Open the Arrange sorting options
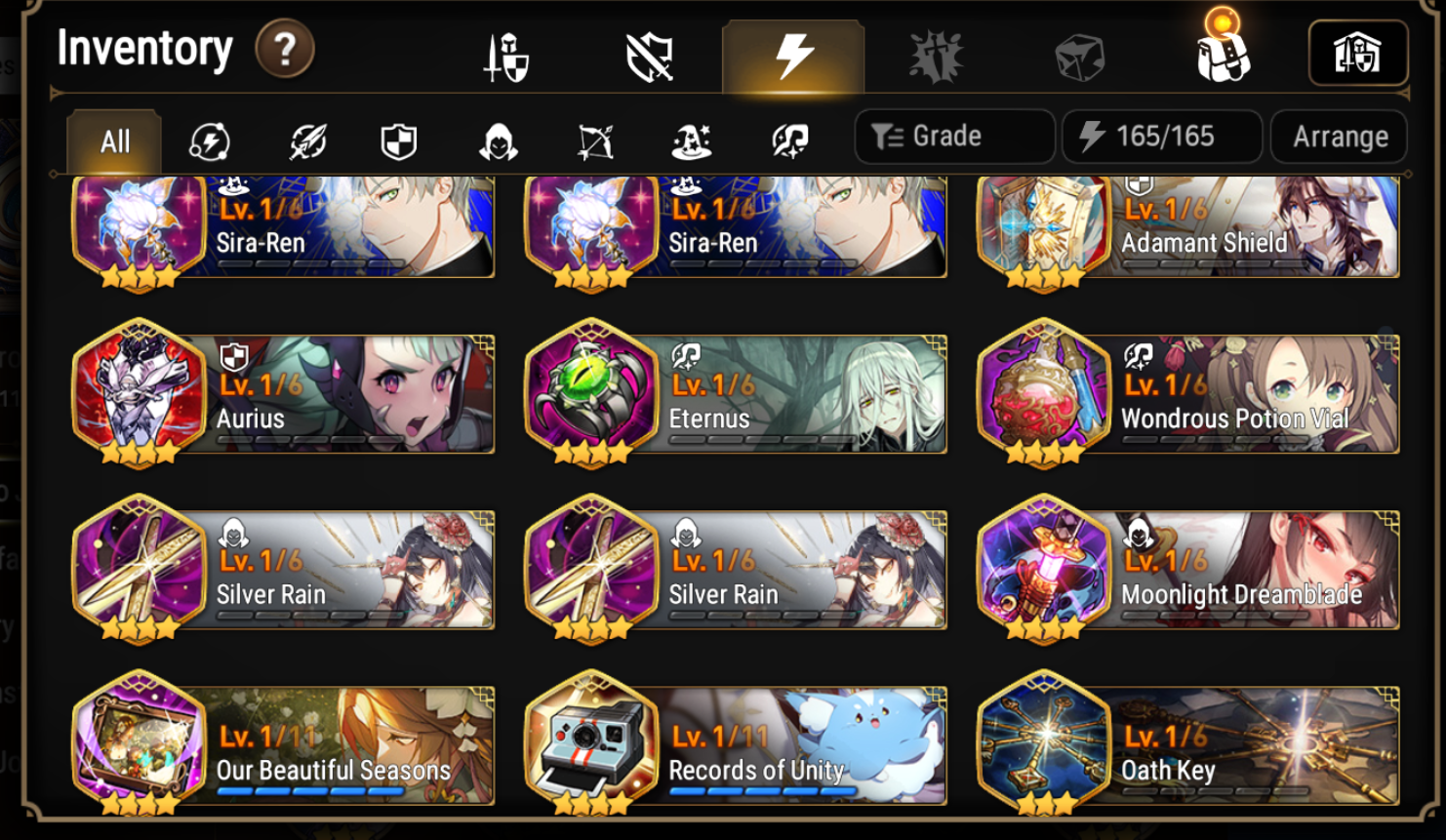 (x=1338, y=136)
